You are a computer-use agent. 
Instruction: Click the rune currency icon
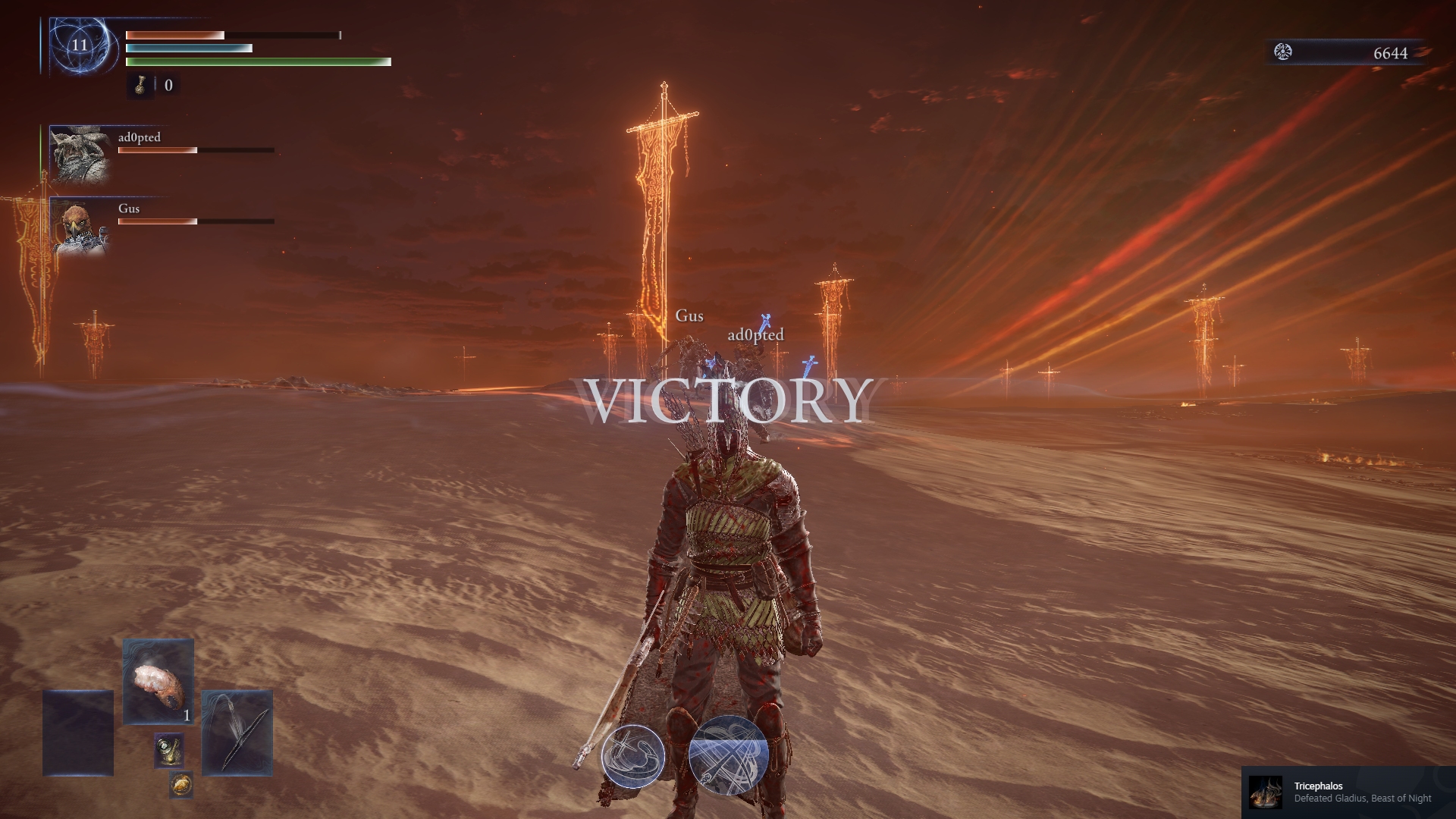point(1283,52)
